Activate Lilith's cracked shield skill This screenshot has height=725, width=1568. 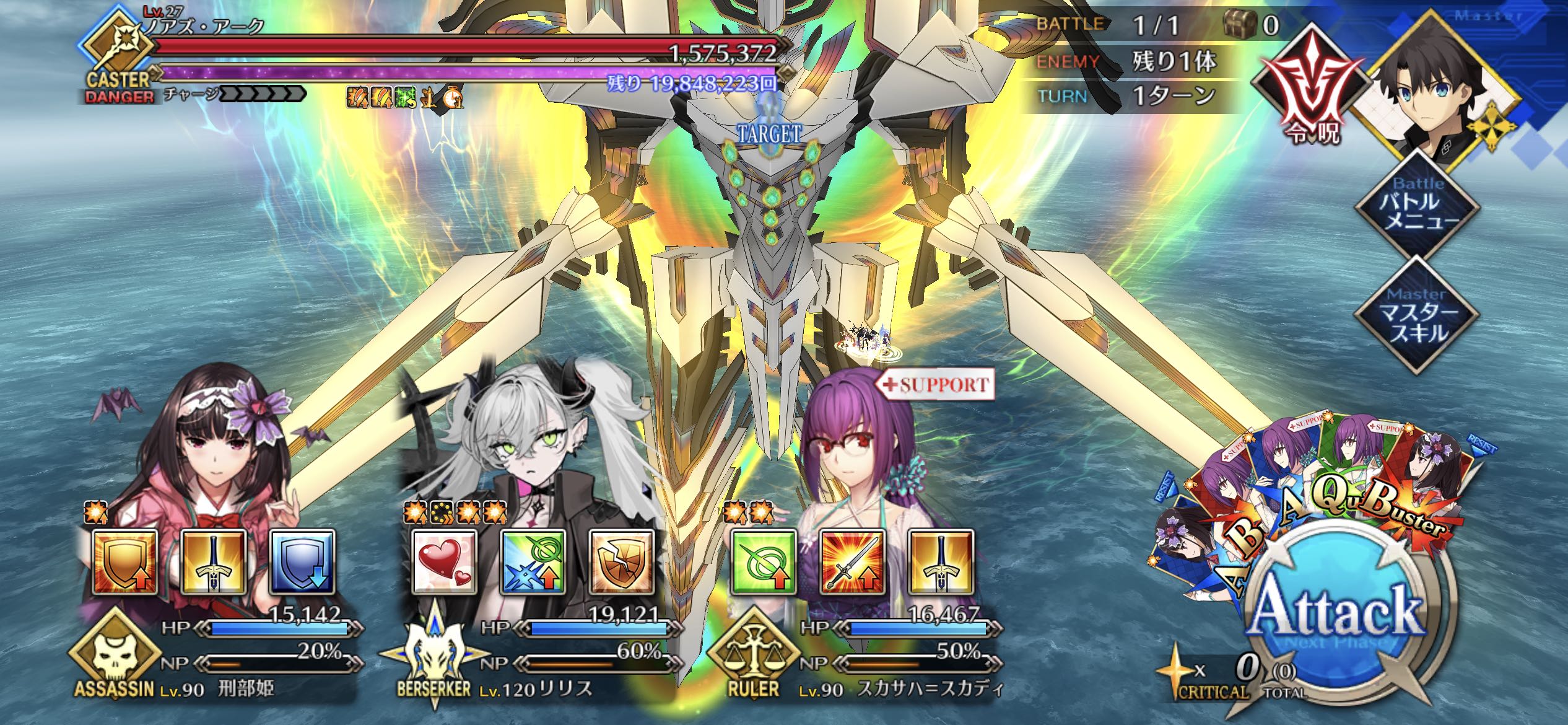(x=622, y=562)
